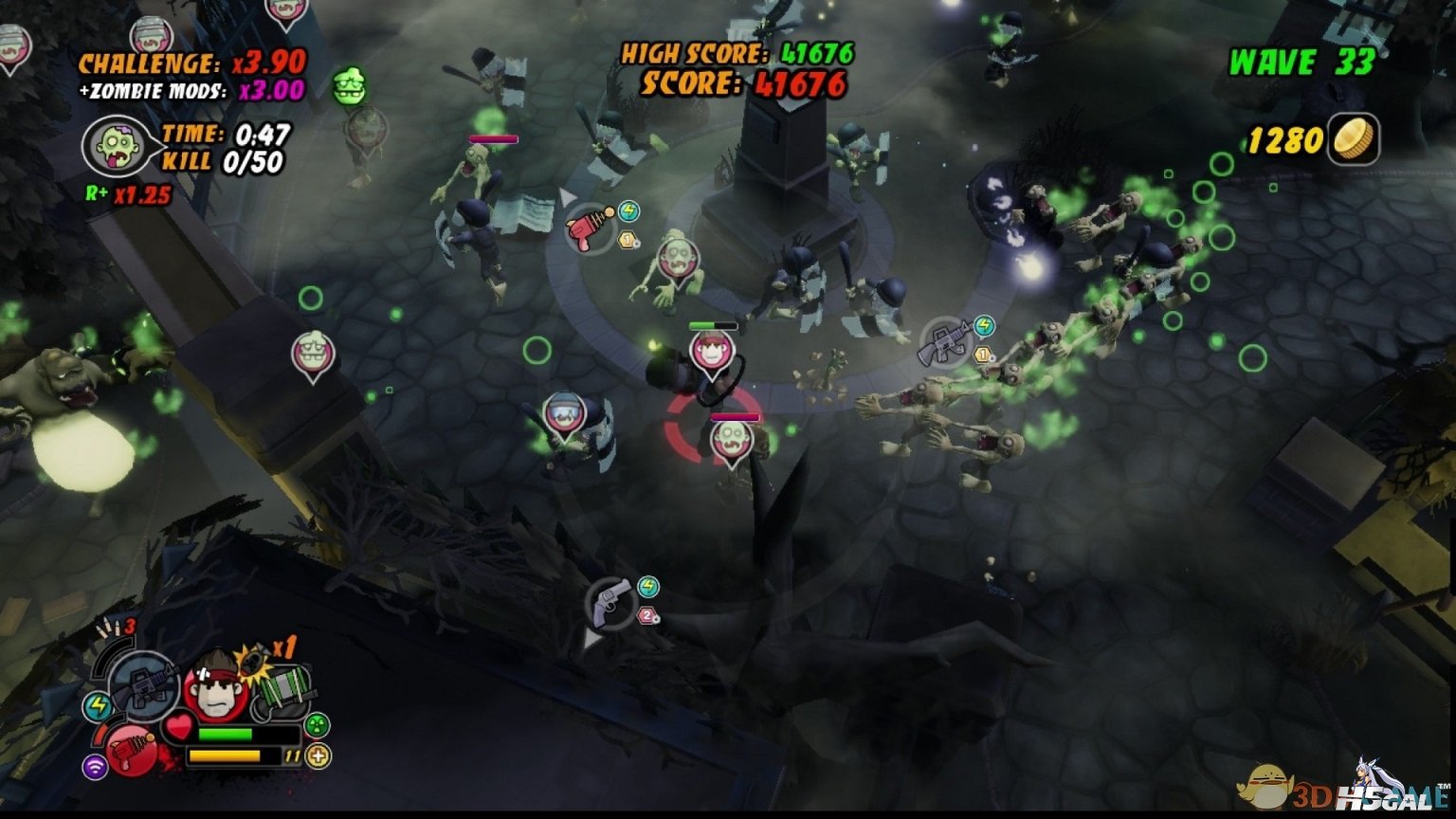Click the yellow plus icon by the stamina bar
Screen dimensions: 1456x819
318,755
